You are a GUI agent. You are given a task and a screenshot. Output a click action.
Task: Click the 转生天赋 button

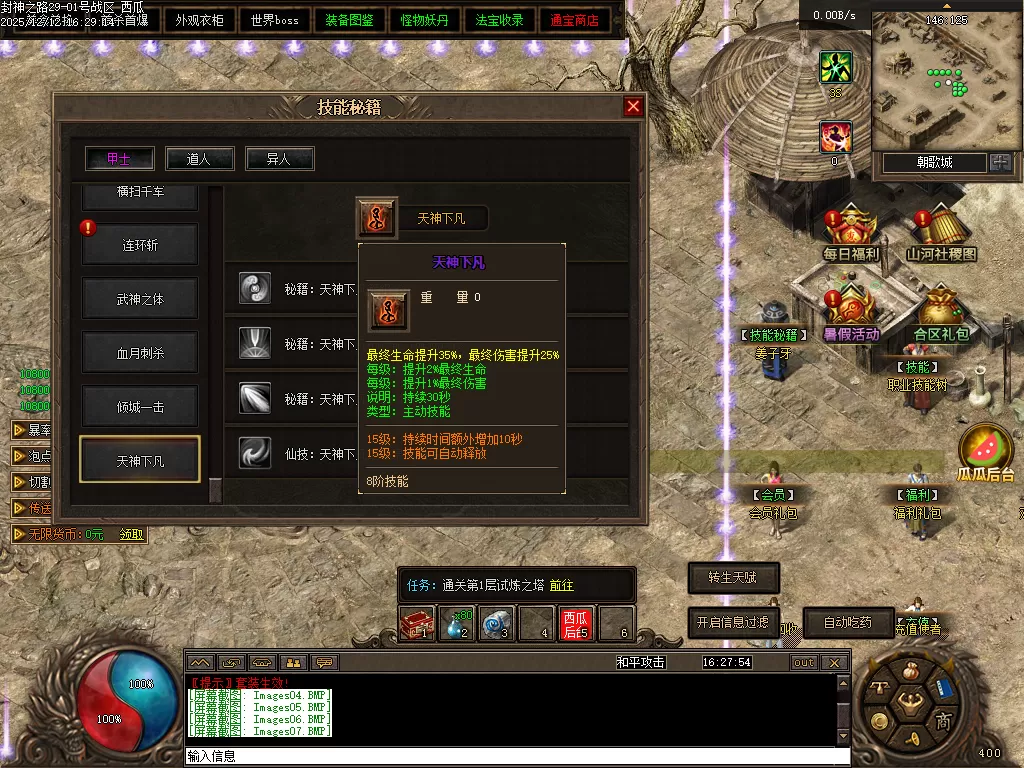(x=733, y=577)
